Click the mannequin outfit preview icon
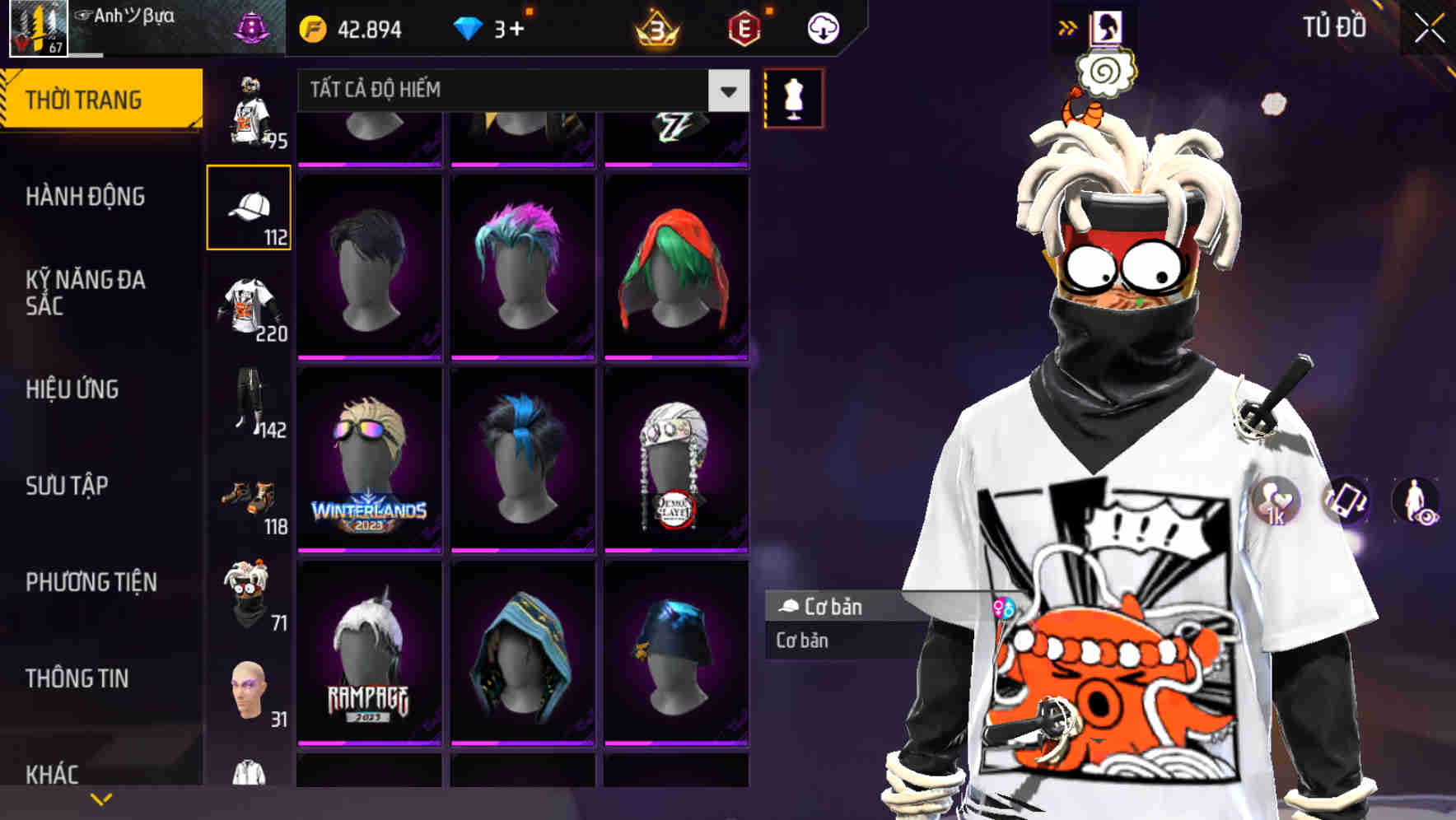Viewport: 1456px width, 820px height. click(795, 97)
